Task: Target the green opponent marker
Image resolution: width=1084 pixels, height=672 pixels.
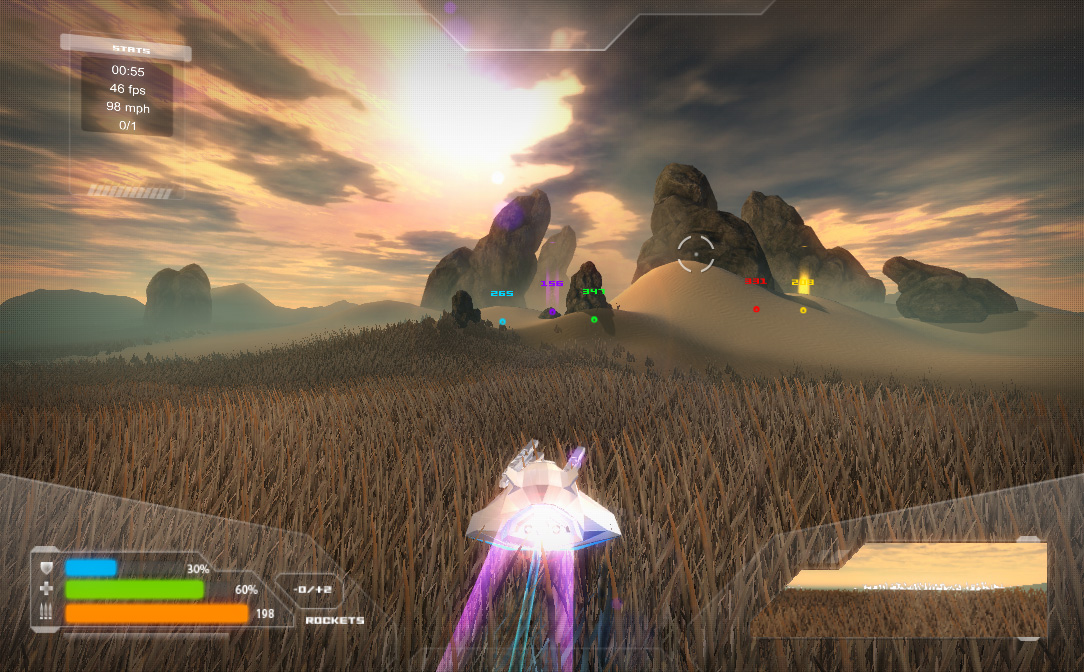Action: click(594, 320)
